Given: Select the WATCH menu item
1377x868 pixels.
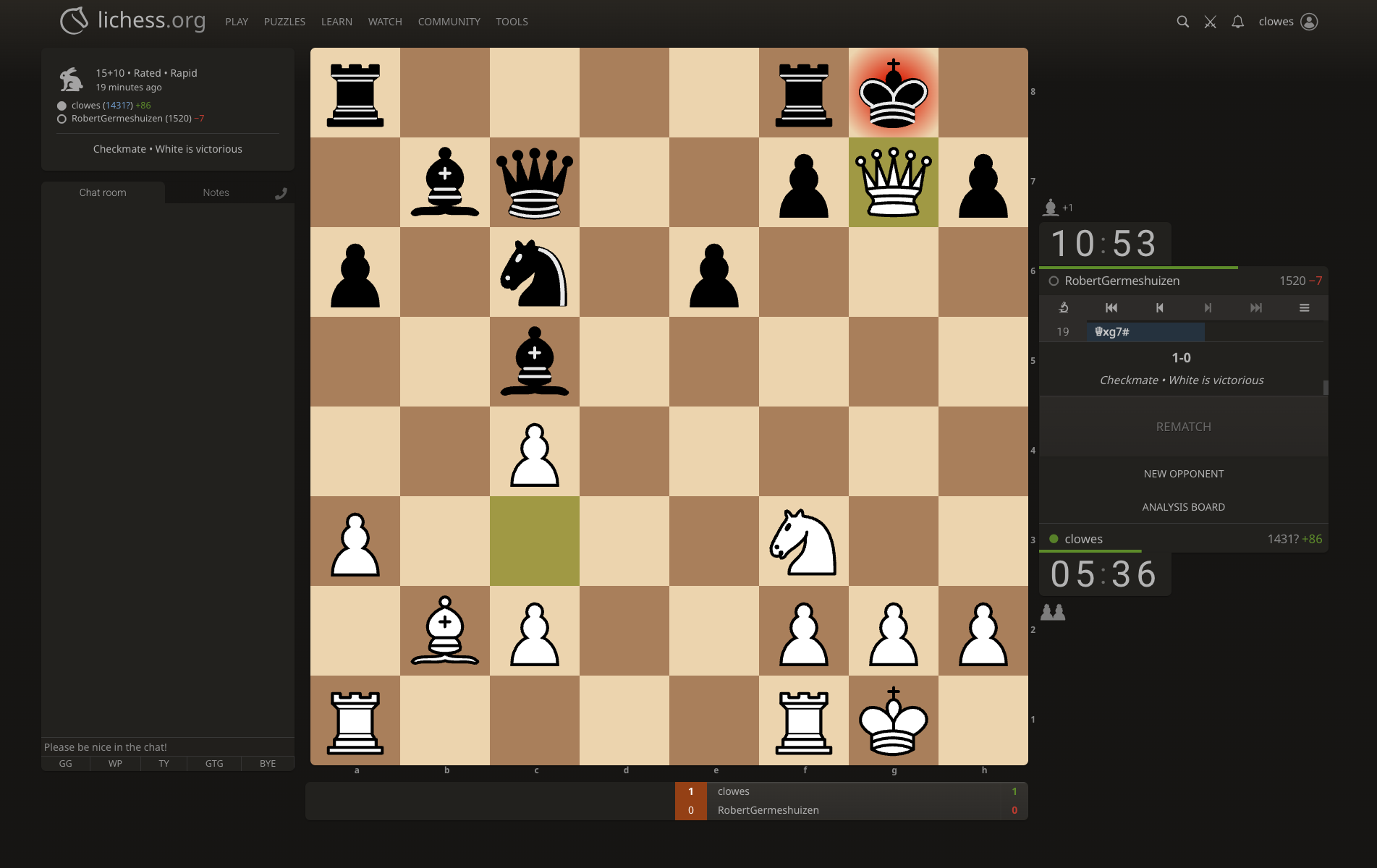Looking at the screenshot, I should coord(384,22).
